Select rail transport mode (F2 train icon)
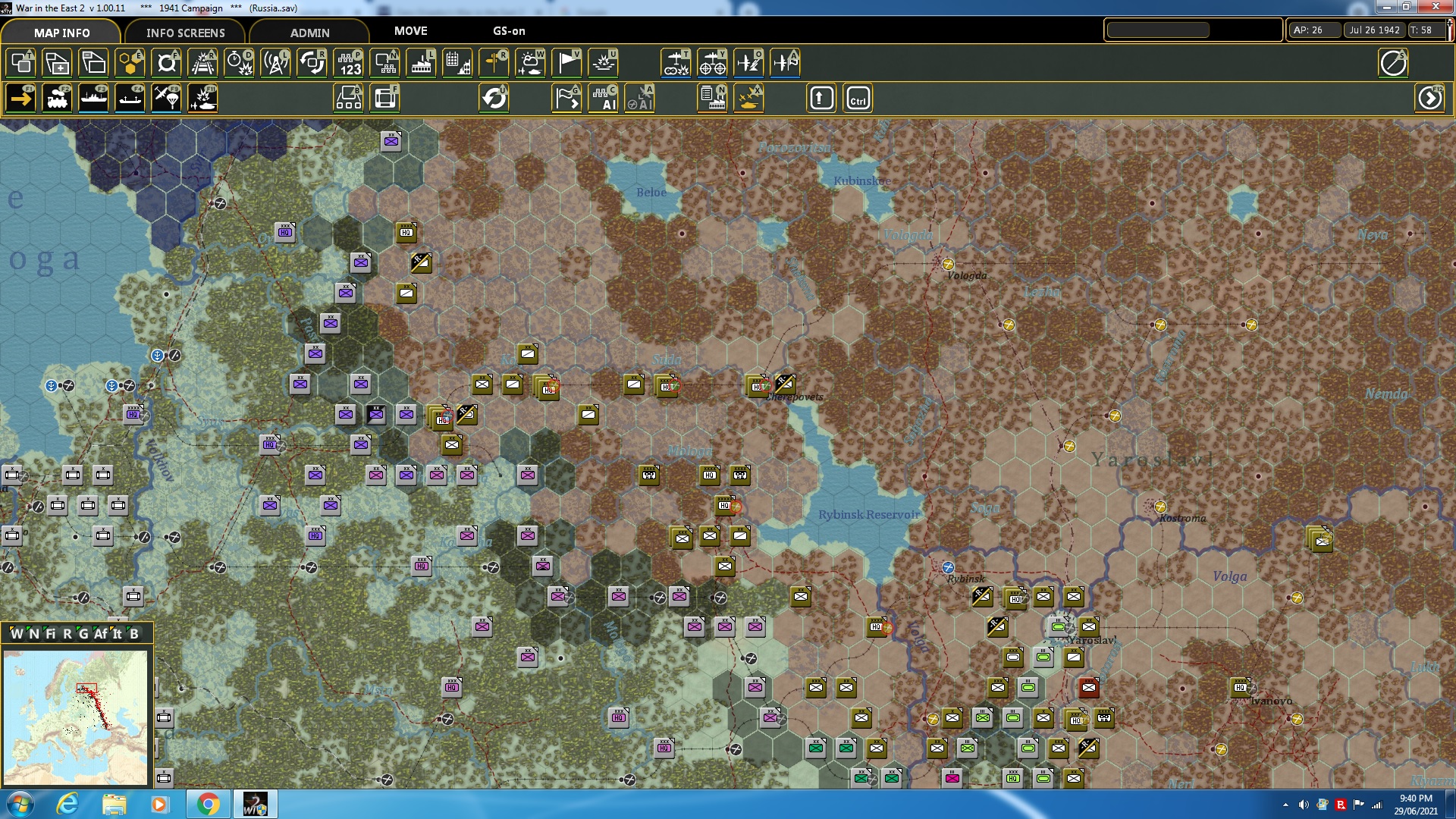 point(57,98)
